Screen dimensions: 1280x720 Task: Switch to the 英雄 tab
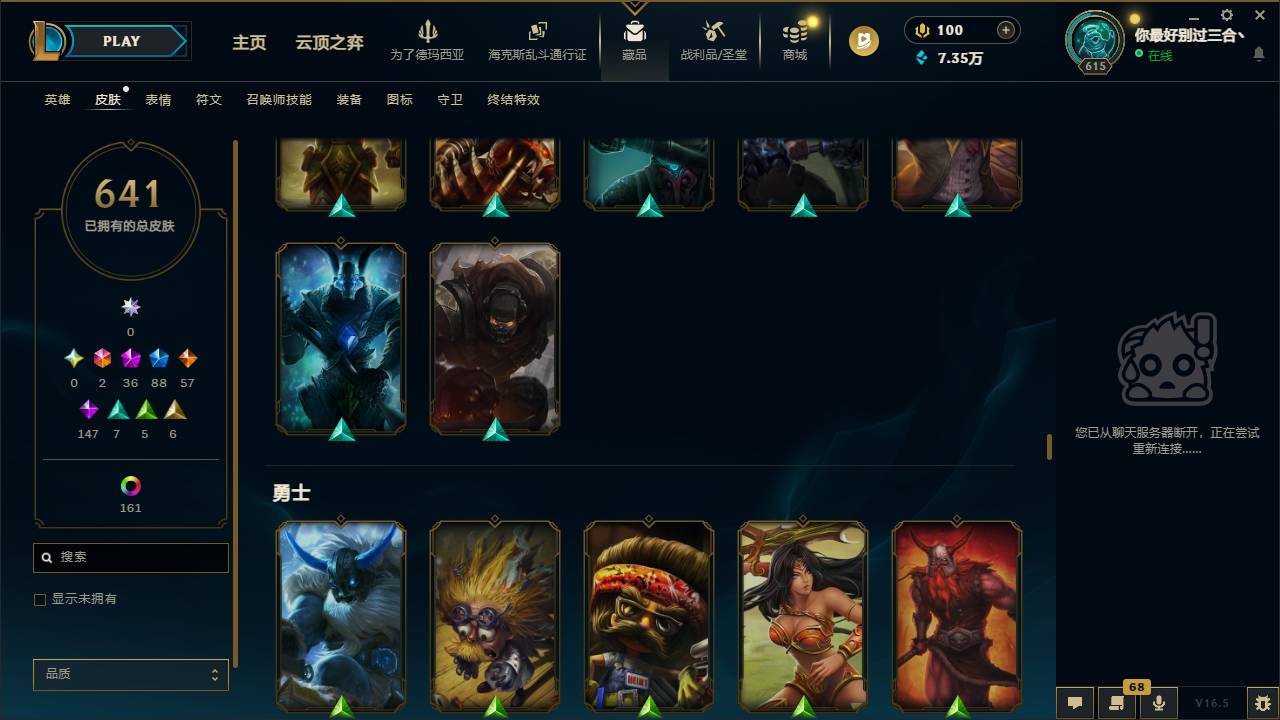click(56, 100)
